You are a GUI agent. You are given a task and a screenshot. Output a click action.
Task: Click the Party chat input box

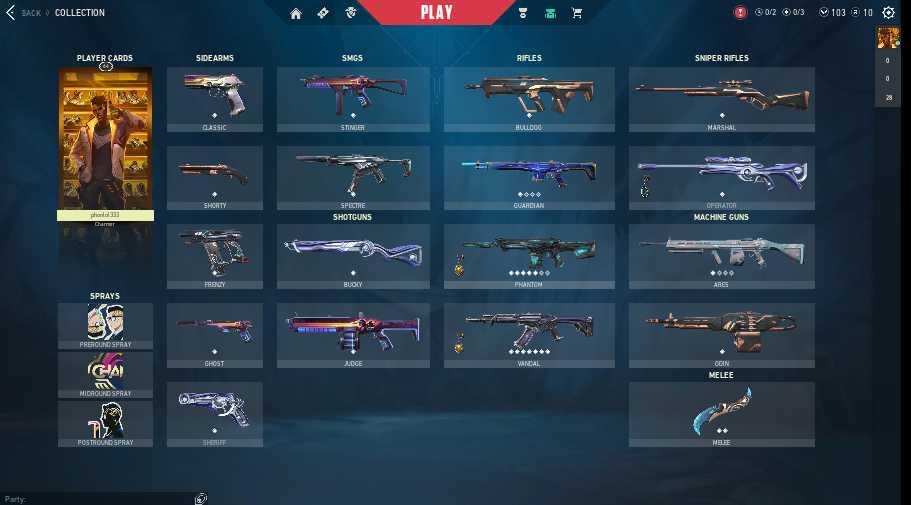(100, 498)
